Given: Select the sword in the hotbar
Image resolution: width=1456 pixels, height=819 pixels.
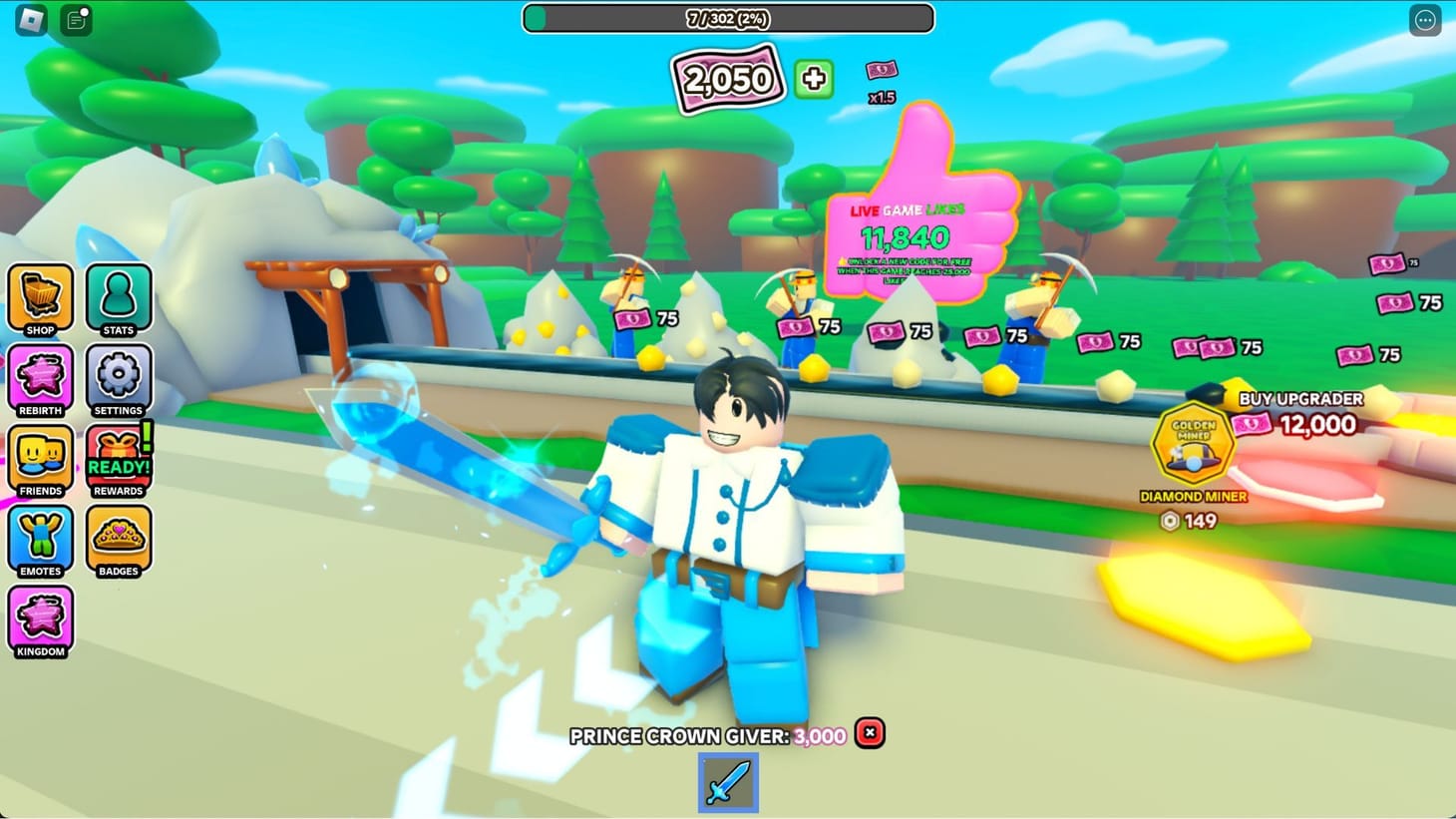Looking at the screenshot, I should click(728, 784).
